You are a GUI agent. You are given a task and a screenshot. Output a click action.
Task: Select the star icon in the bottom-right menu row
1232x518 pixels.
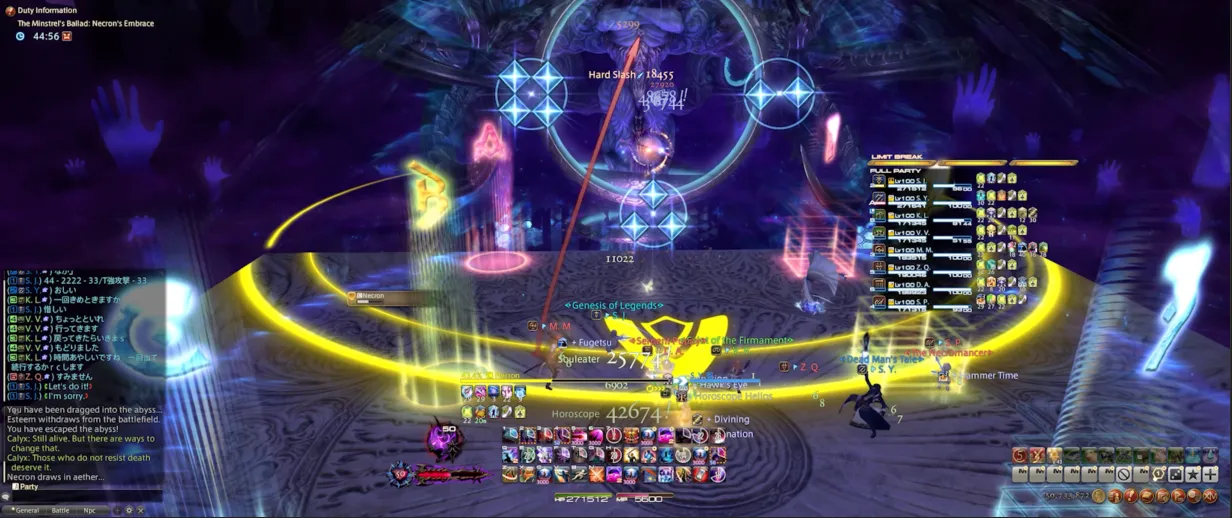click(1193, 474)
